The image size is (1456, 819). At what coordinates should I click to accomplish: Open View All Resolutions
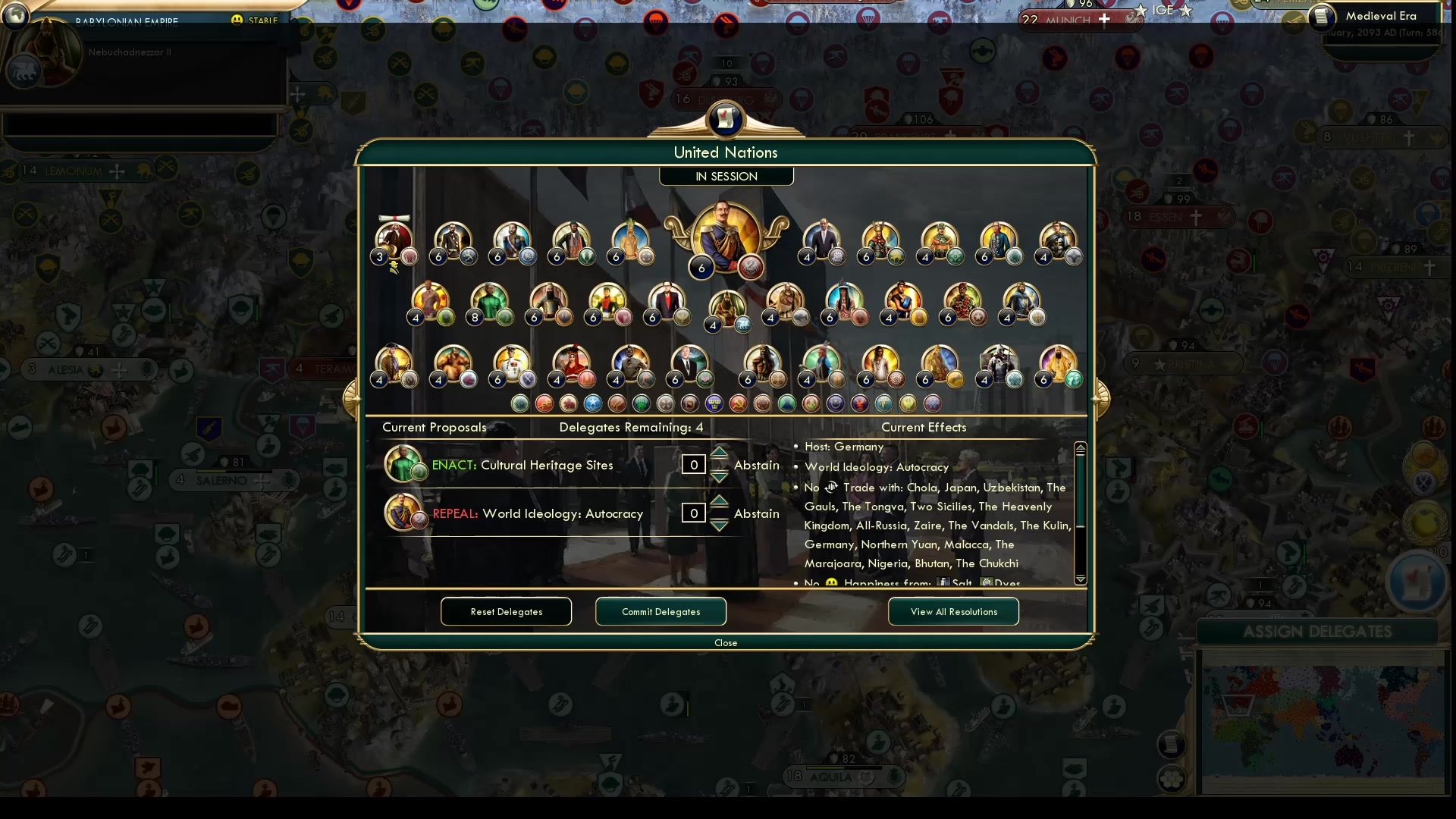[x=953, y=611]
